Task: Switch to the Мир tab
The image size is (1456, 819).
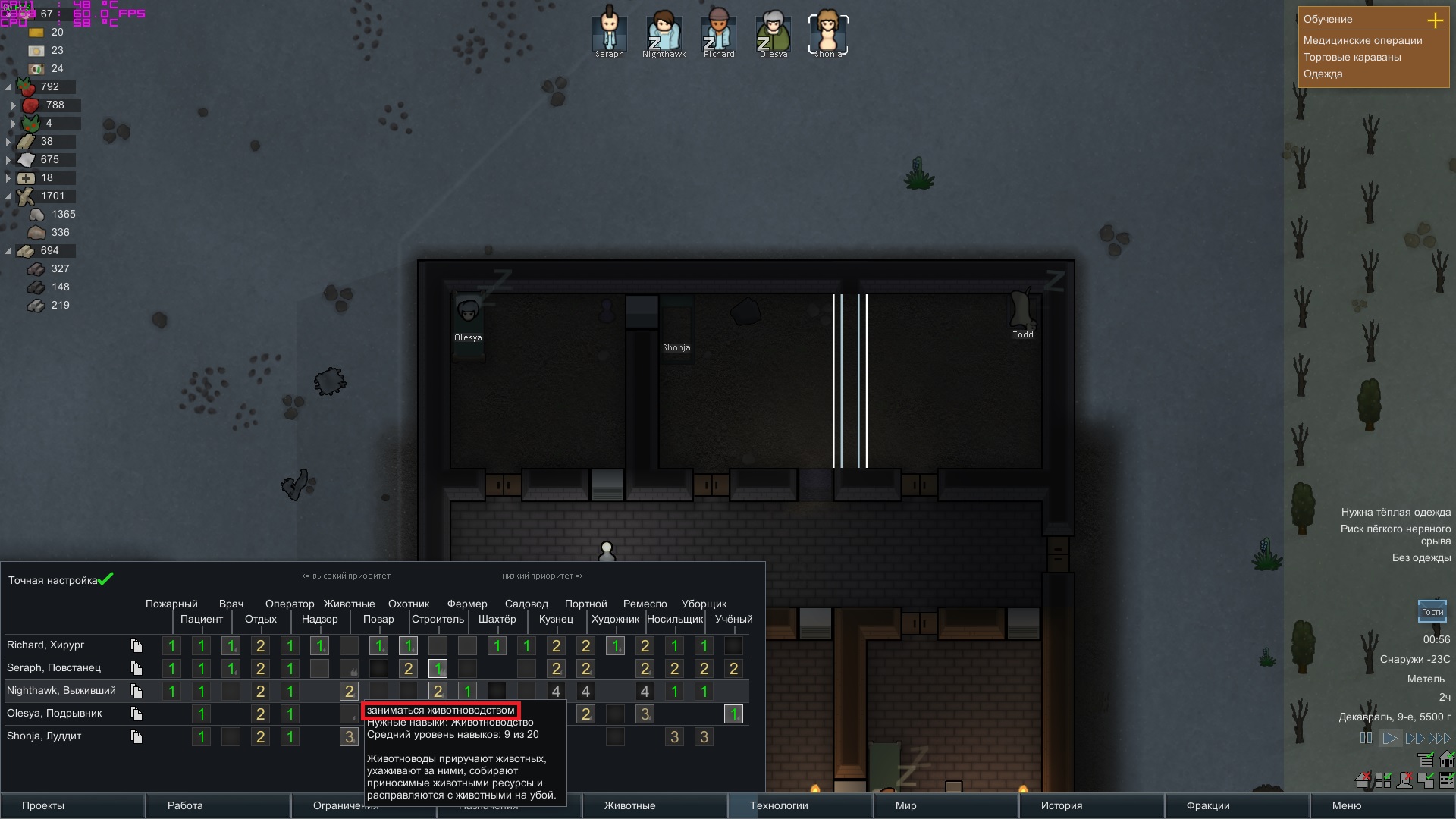Action: pos(907,806)
